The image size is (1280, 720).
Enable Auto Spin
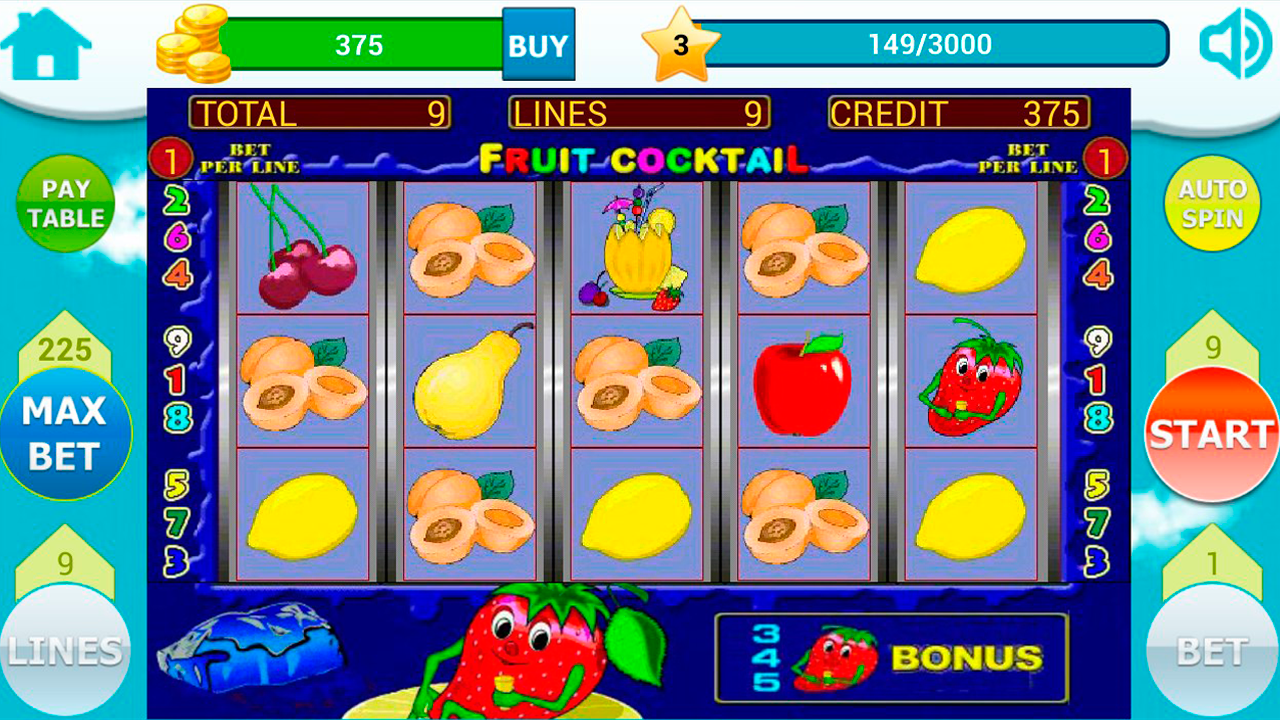point(1212,203)
